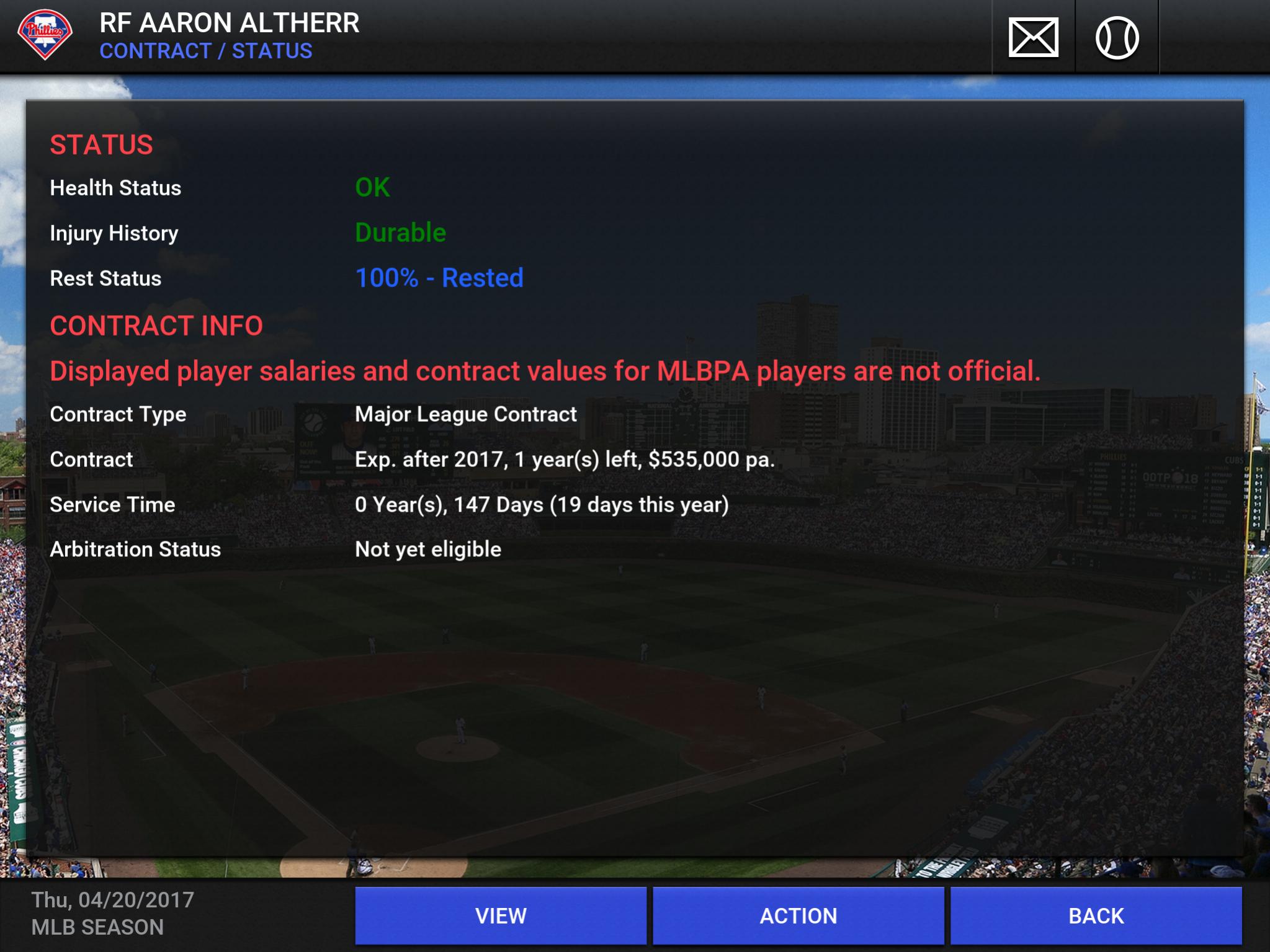
Task: Open the mail envelope inbox
Action: [1033, 38]
